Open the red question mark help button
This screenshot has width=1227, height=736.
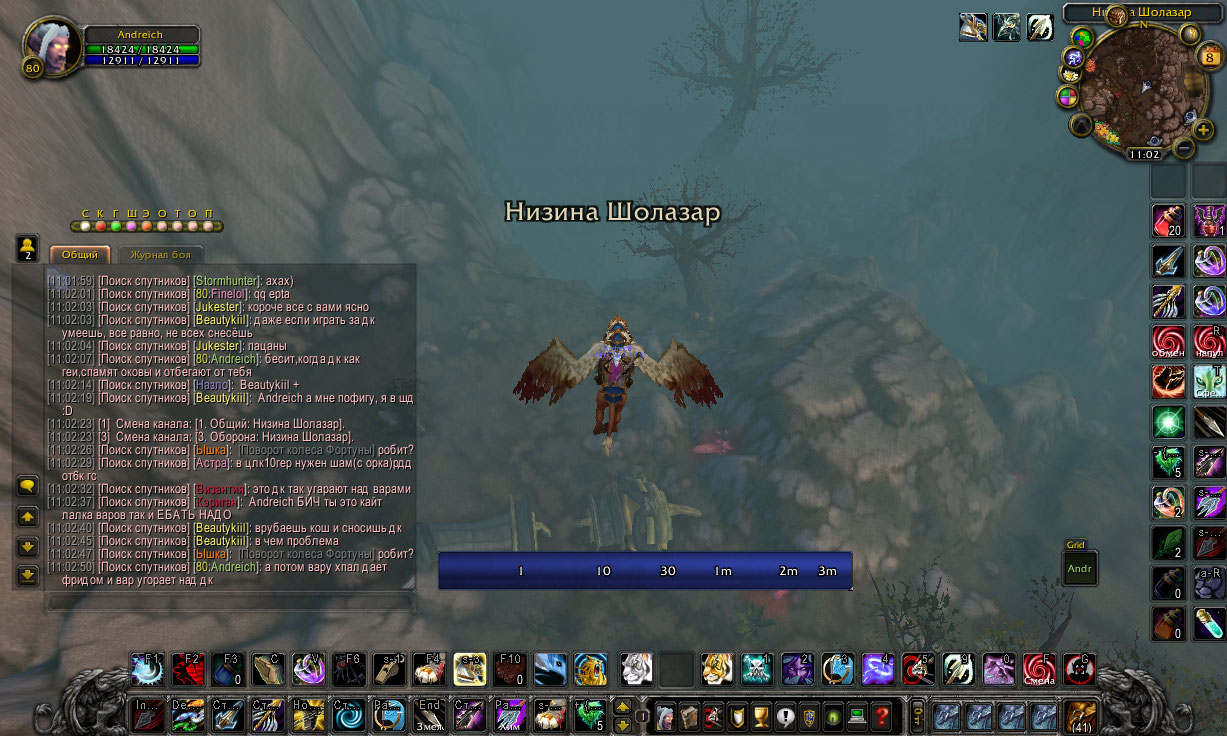tap(881, 716)
